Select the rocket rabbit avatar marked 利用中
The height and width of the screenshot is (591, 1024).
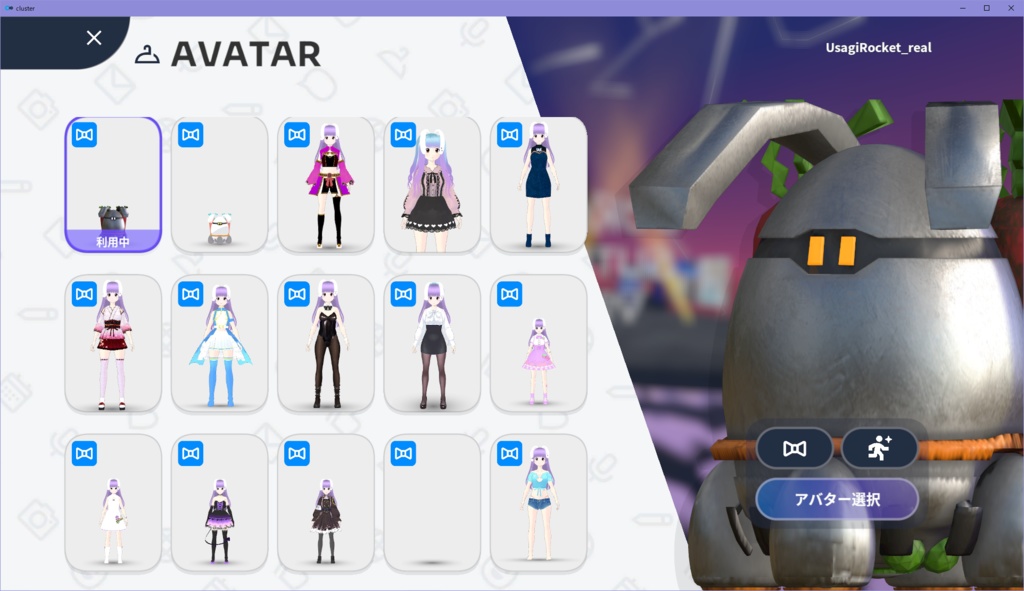coord(113,185)
